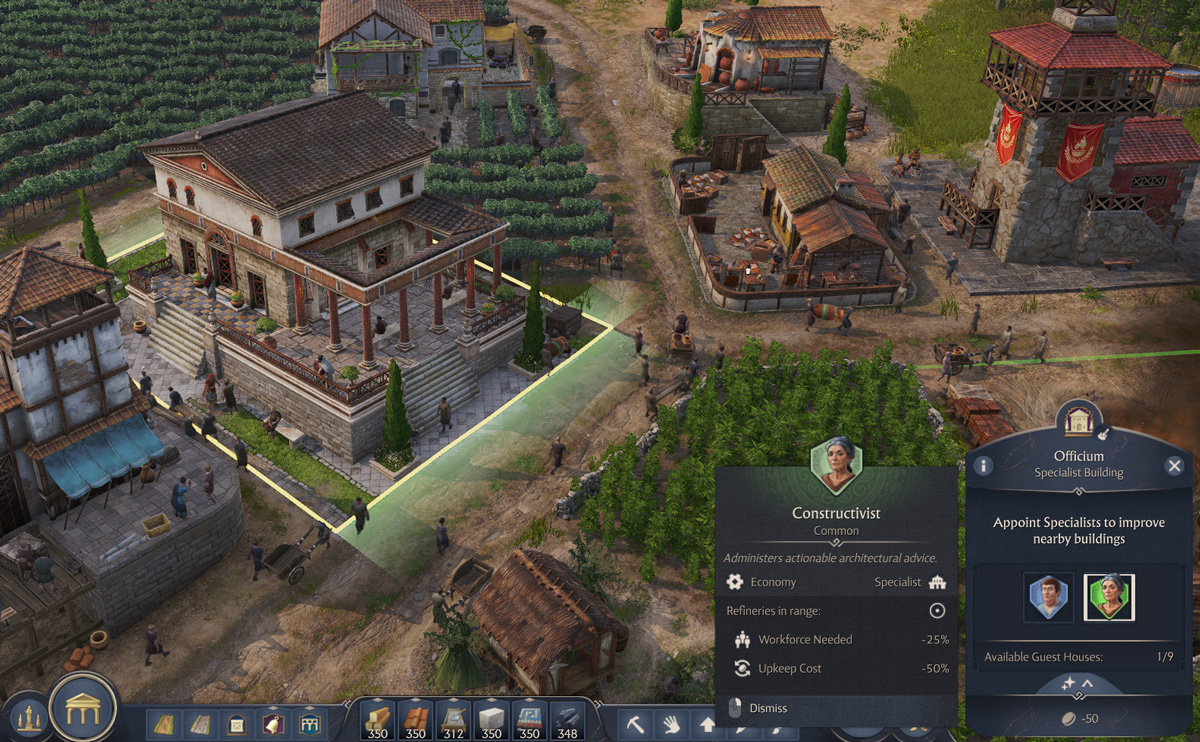Select the green Constructivist specialist portrait
The height and width of the screenshot is (742, 1200).
(1109, 597)
